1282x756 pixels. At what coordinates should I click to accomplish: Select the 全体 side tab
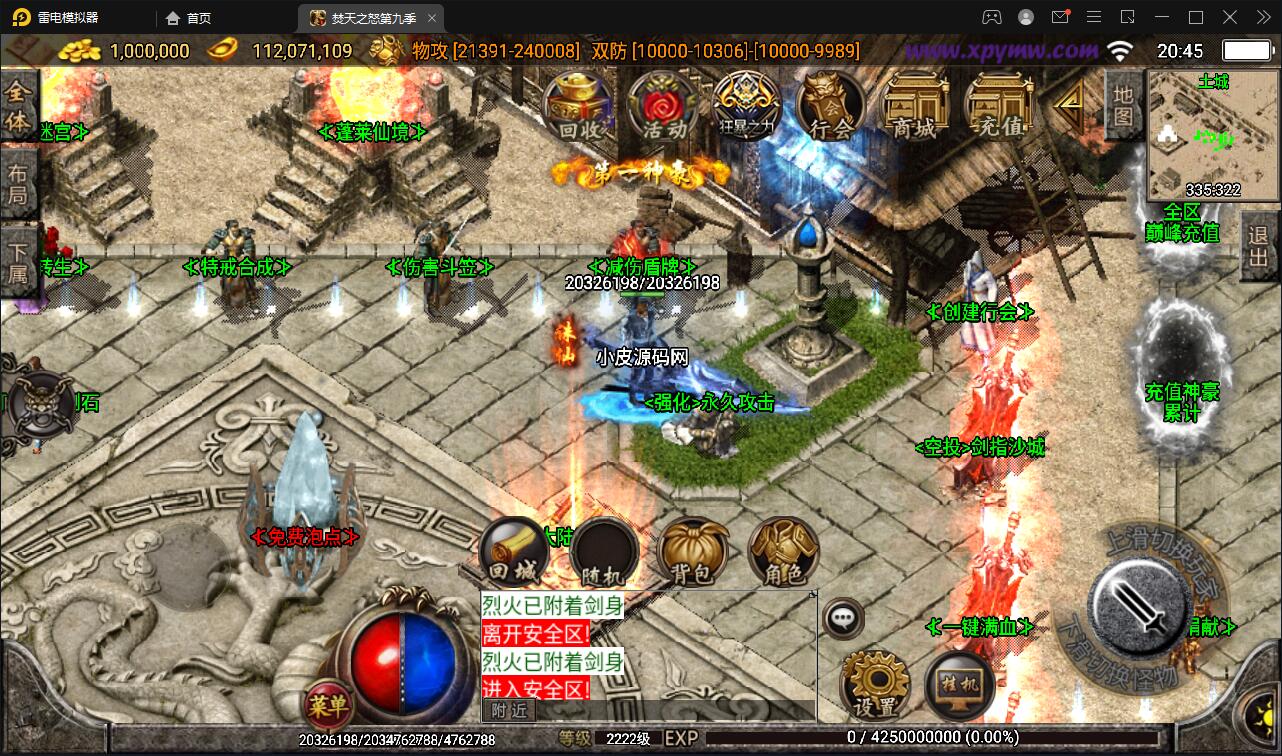[x=18, y=108]
